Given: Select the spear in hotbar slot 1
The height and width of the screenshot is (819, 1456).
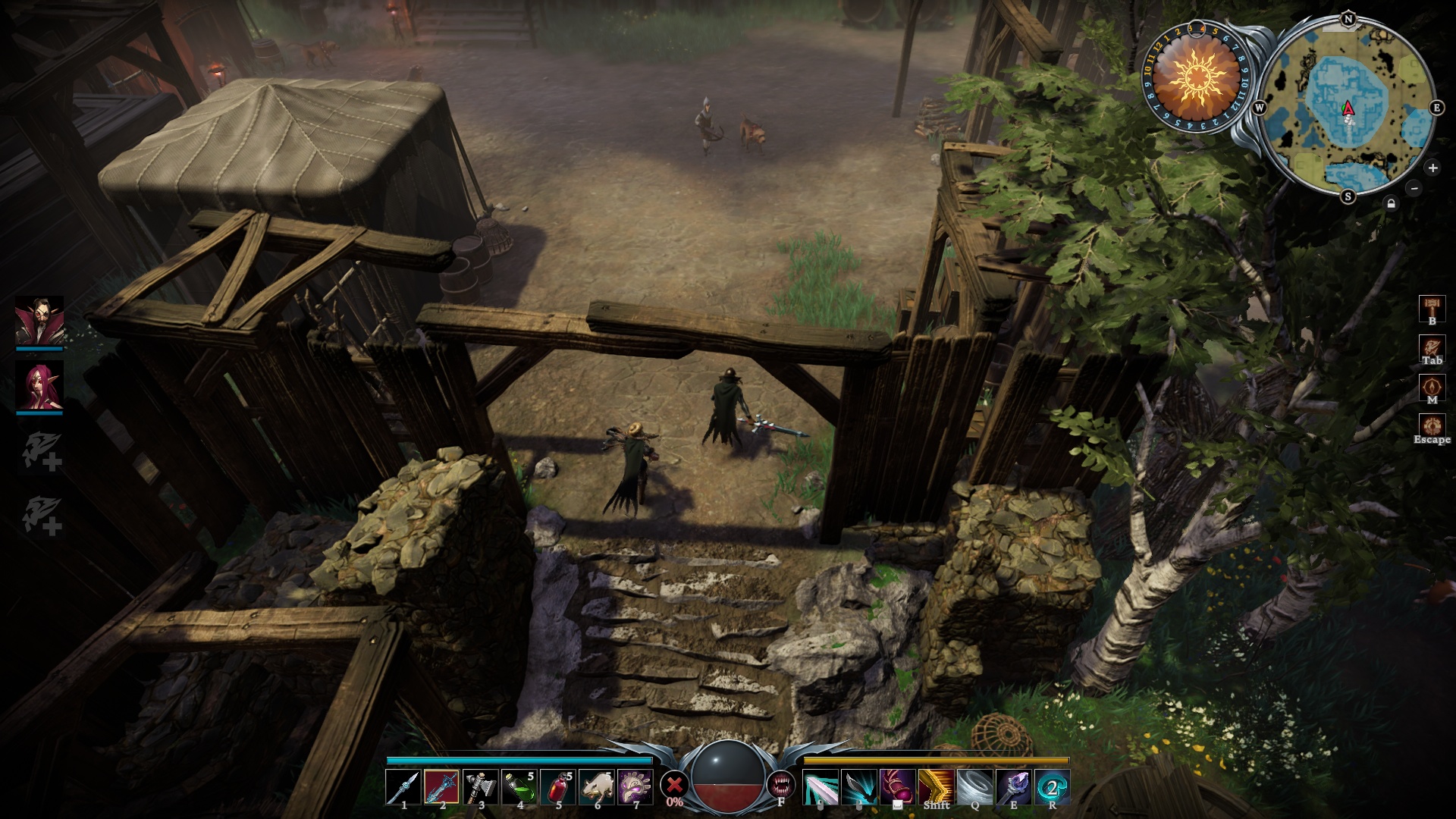Looking at the screenshot, I should pyautogui.click(x=403, y=786).
